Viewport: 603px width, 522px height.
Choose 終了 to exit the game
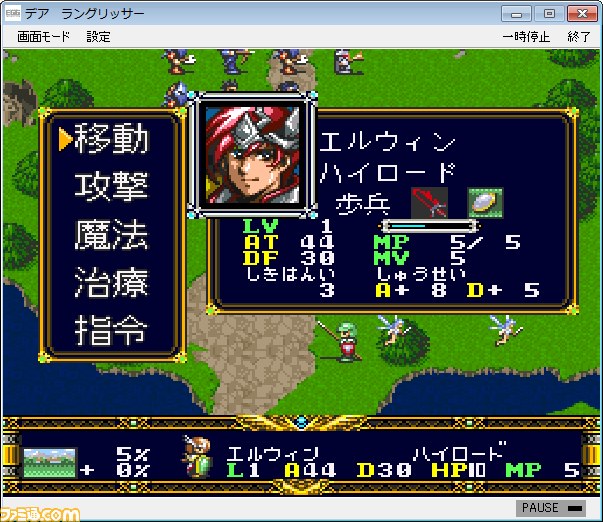579,37
